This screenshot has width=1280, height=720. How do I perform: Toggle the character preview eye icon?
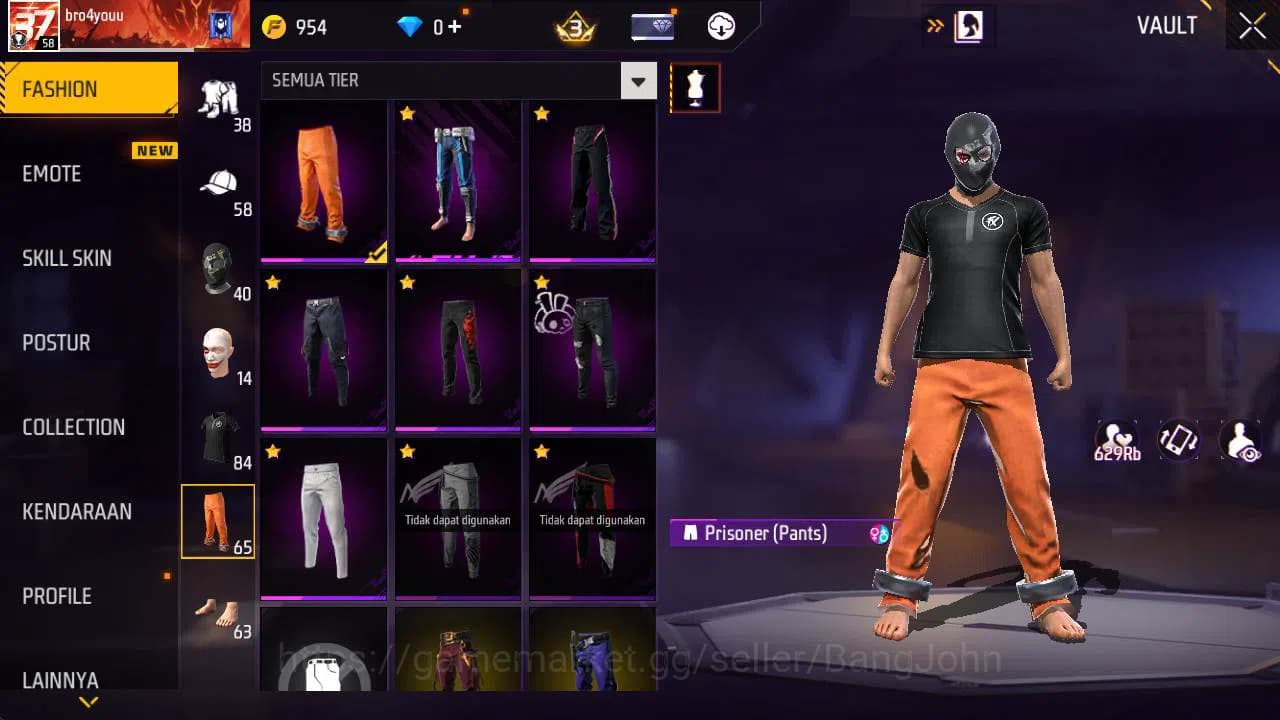(x=1240, y=440)
